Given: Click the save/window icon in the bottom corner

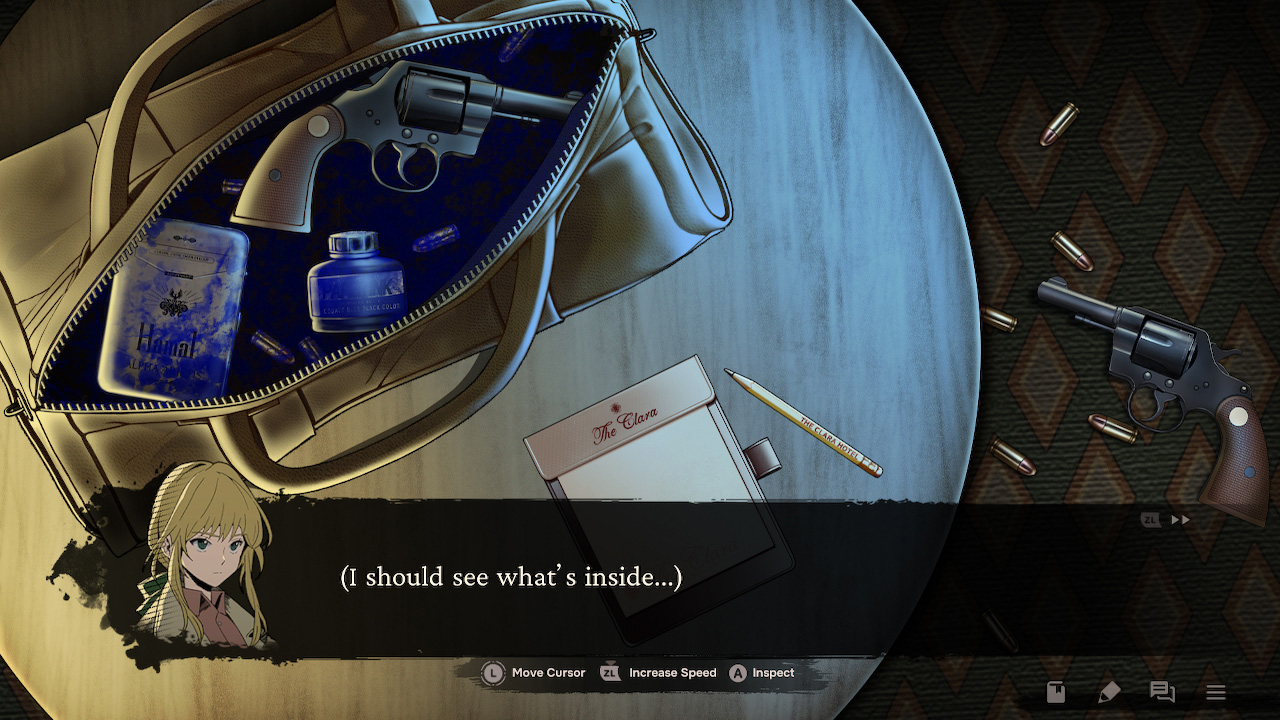Looking at the screenshot, I should 1055,691.
